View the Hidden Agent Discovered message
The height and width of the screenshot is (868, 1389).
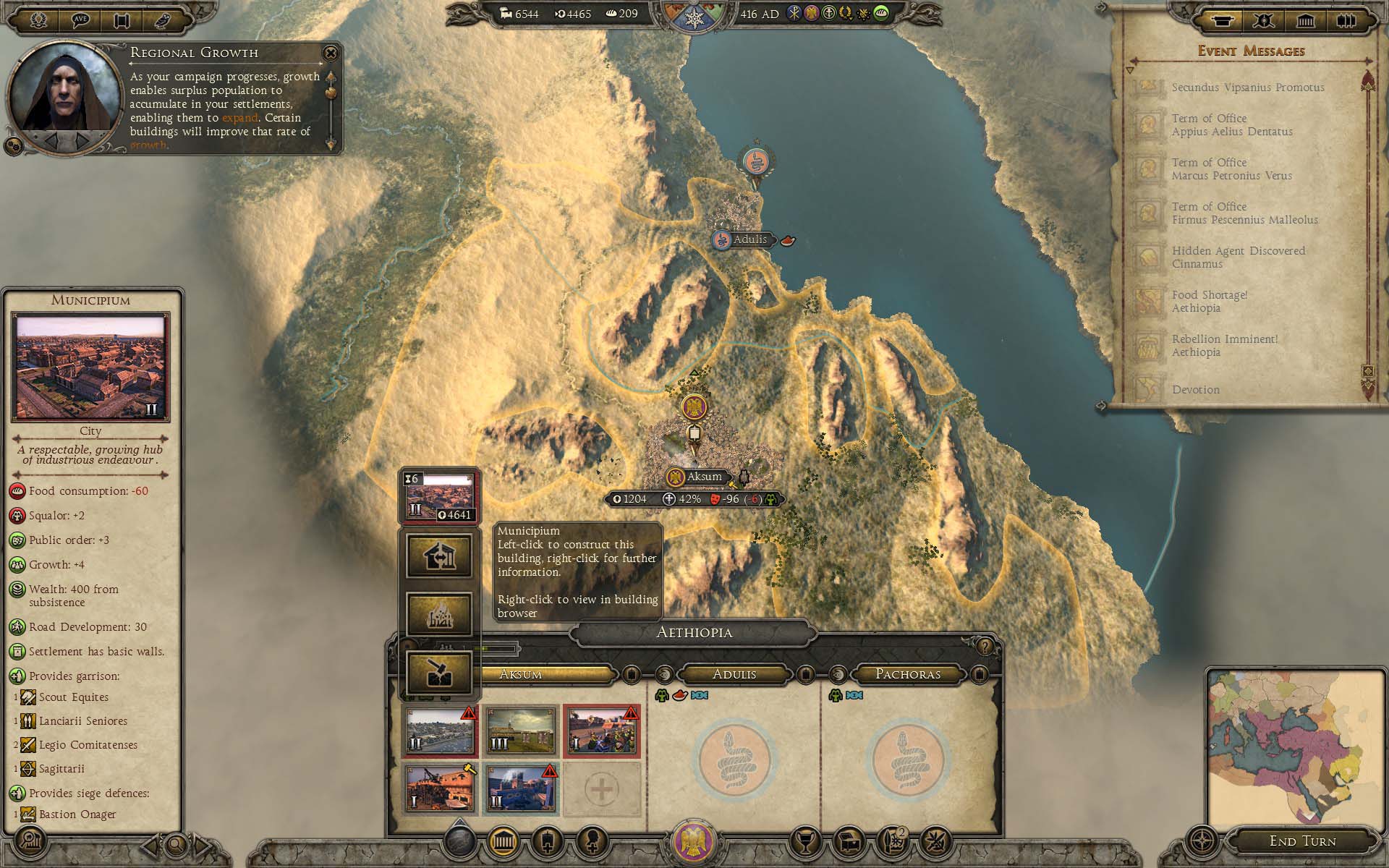pyautogui.click(x=1238, y=258)
